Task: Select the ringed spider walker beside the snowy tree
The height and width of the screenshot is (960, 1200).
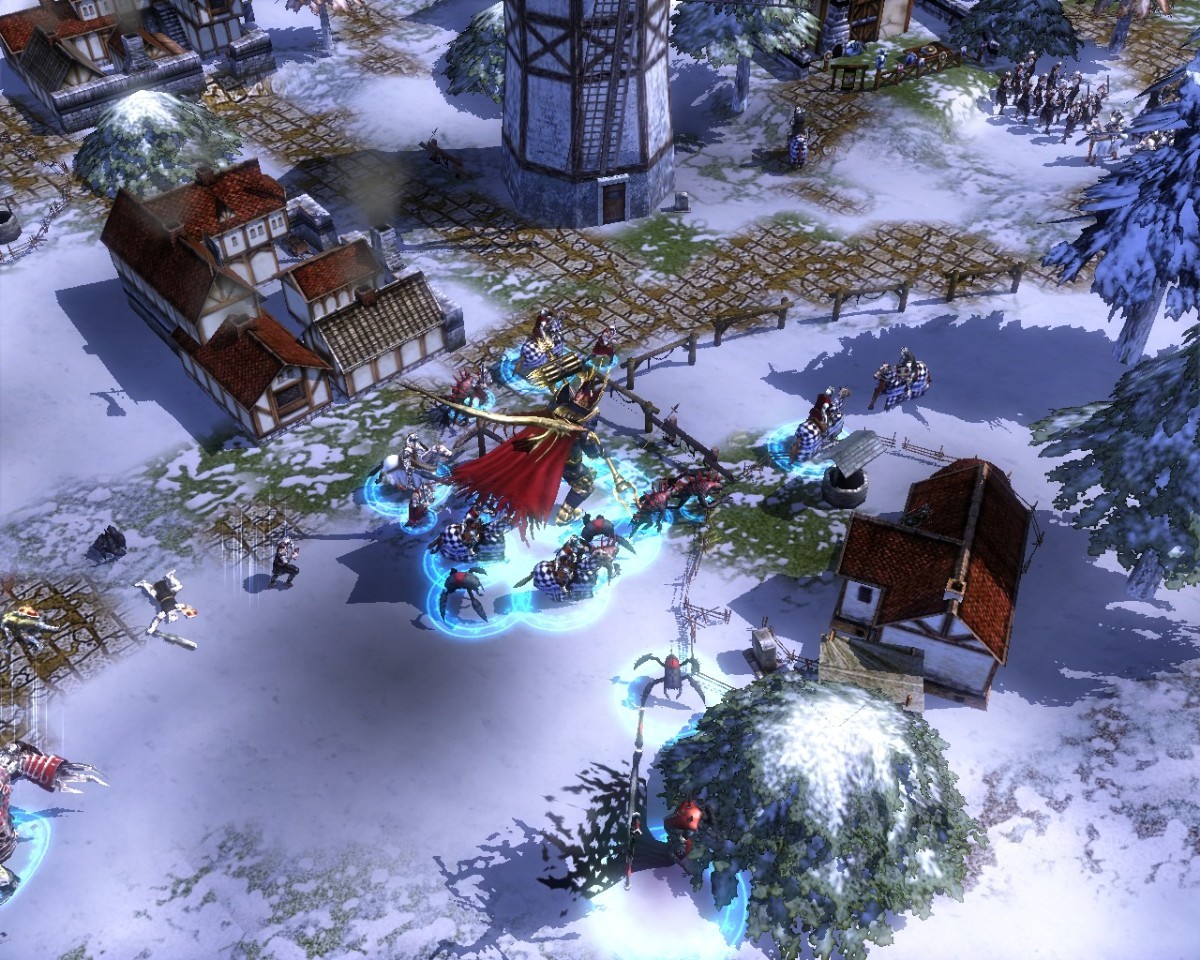Action: (669, 678)
